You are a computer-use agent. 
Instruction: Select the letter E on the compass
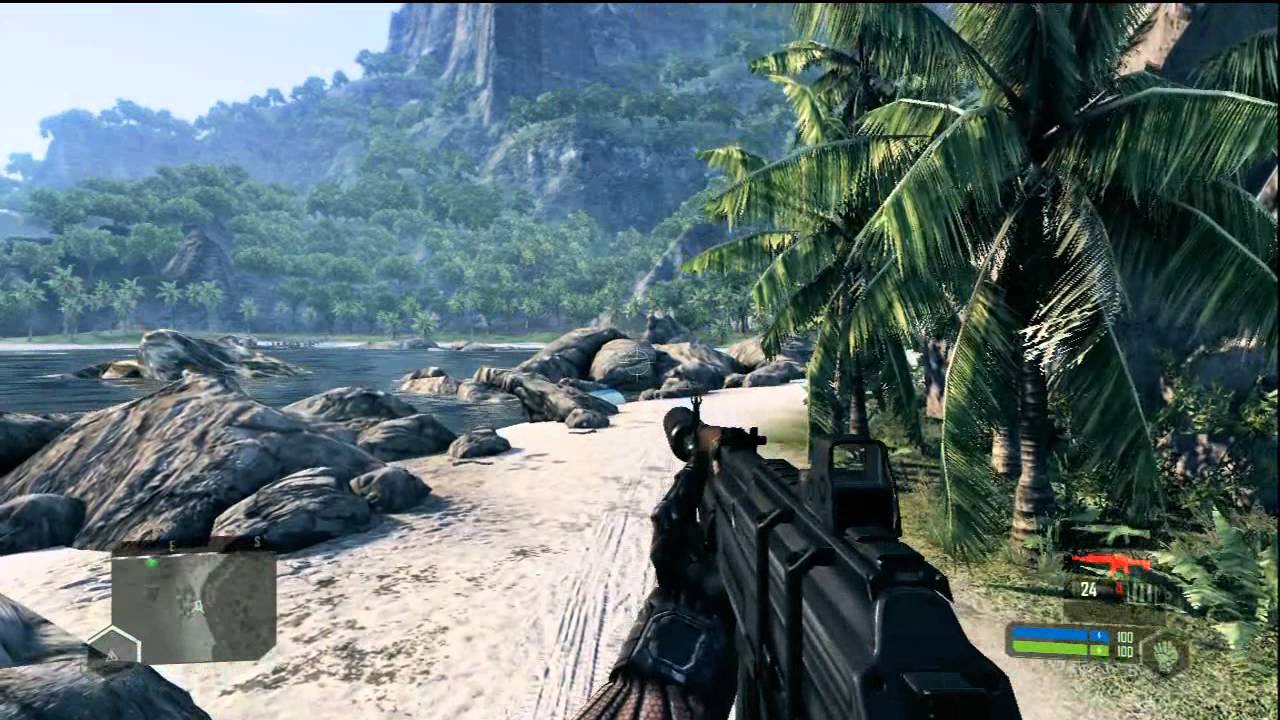point(172,544)
